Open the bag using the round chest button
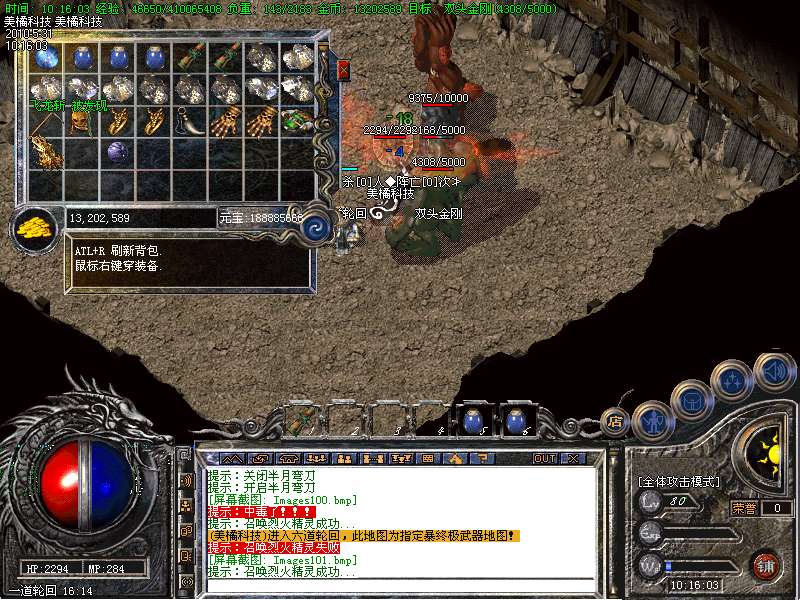 pos(690,400)
